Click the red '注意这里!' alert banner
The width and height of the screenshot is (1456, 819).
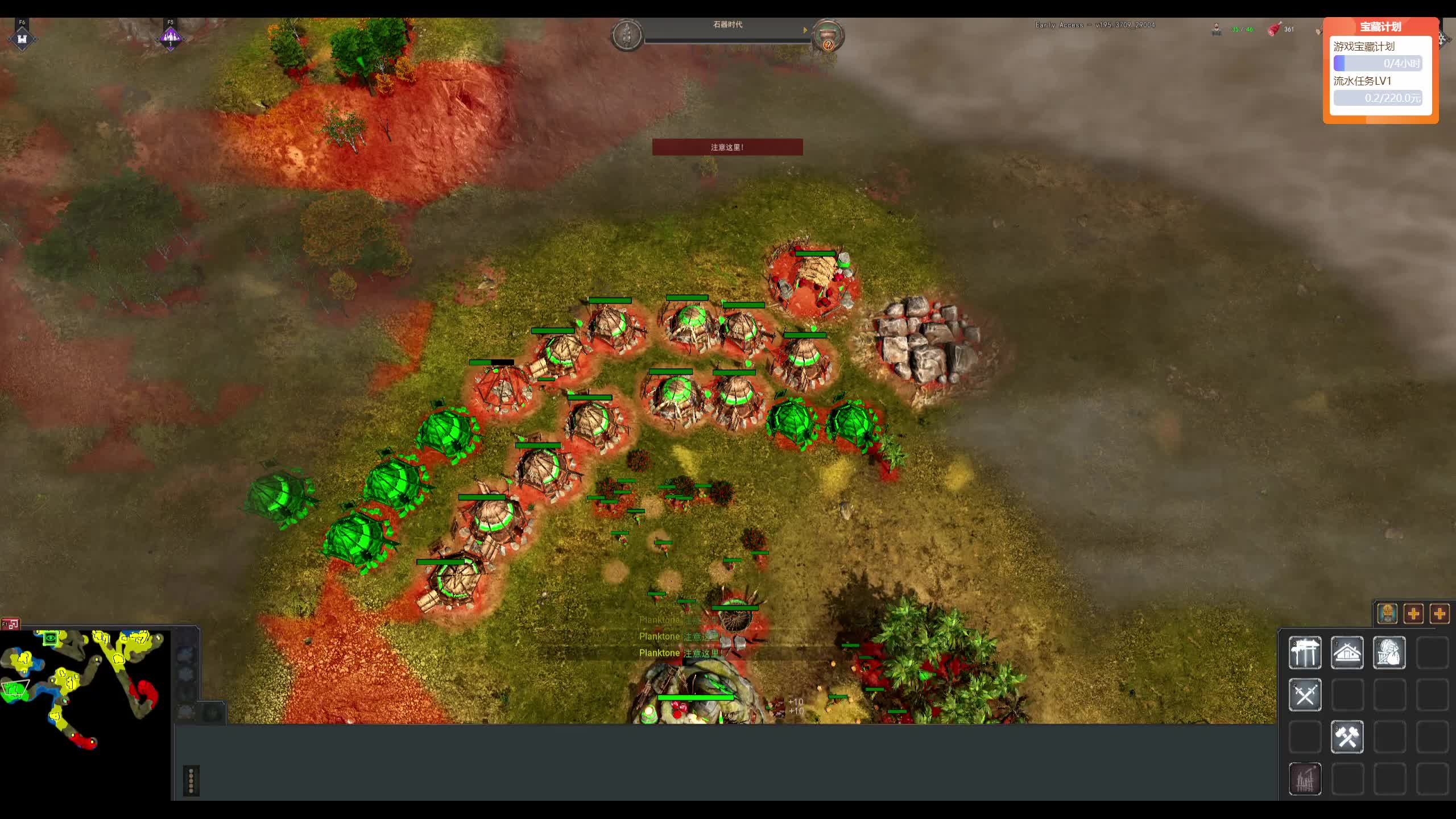[727, 147]
